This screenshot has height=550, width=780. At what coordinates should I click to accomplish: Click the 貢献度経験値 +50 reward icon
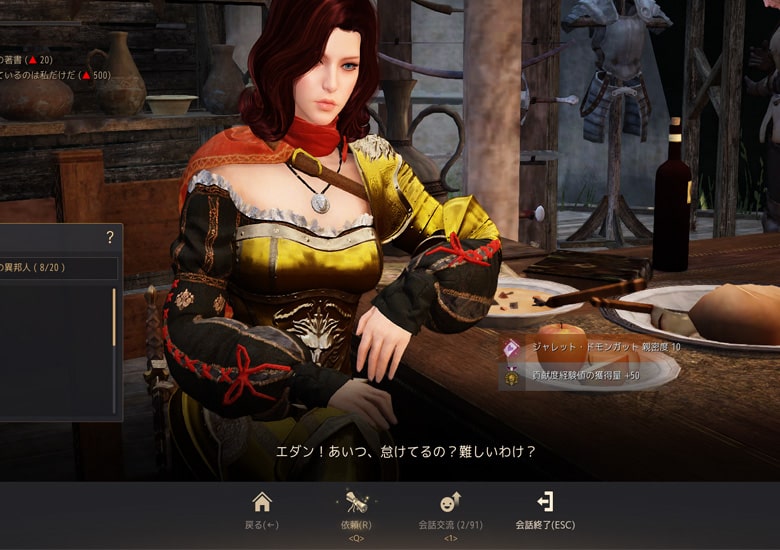pos(512,376)
